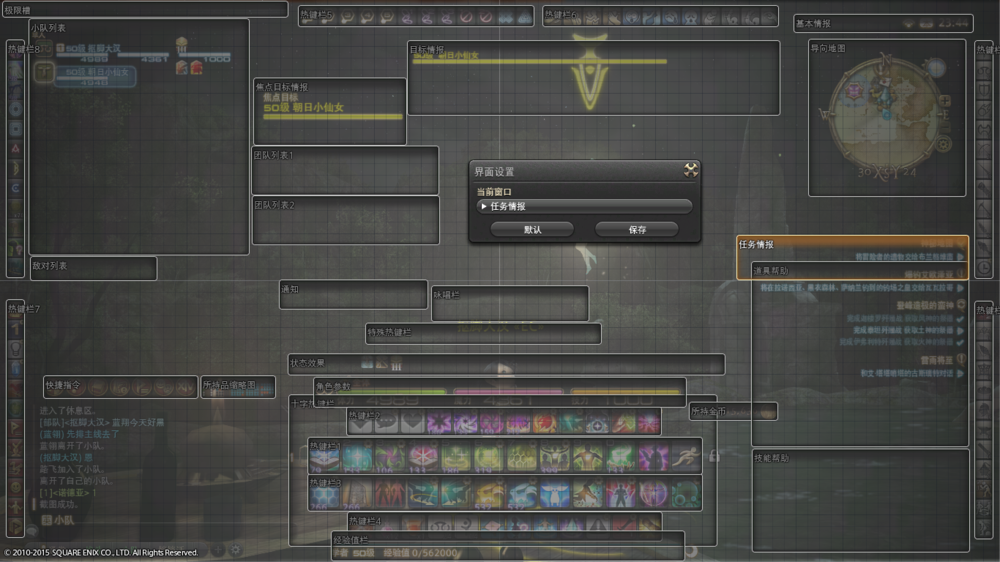Image resolution: width=1000 pixels, height=562 pixels.
Task: Select the 极限槽 limit gauge bar
Action: (x=145, y=9)
